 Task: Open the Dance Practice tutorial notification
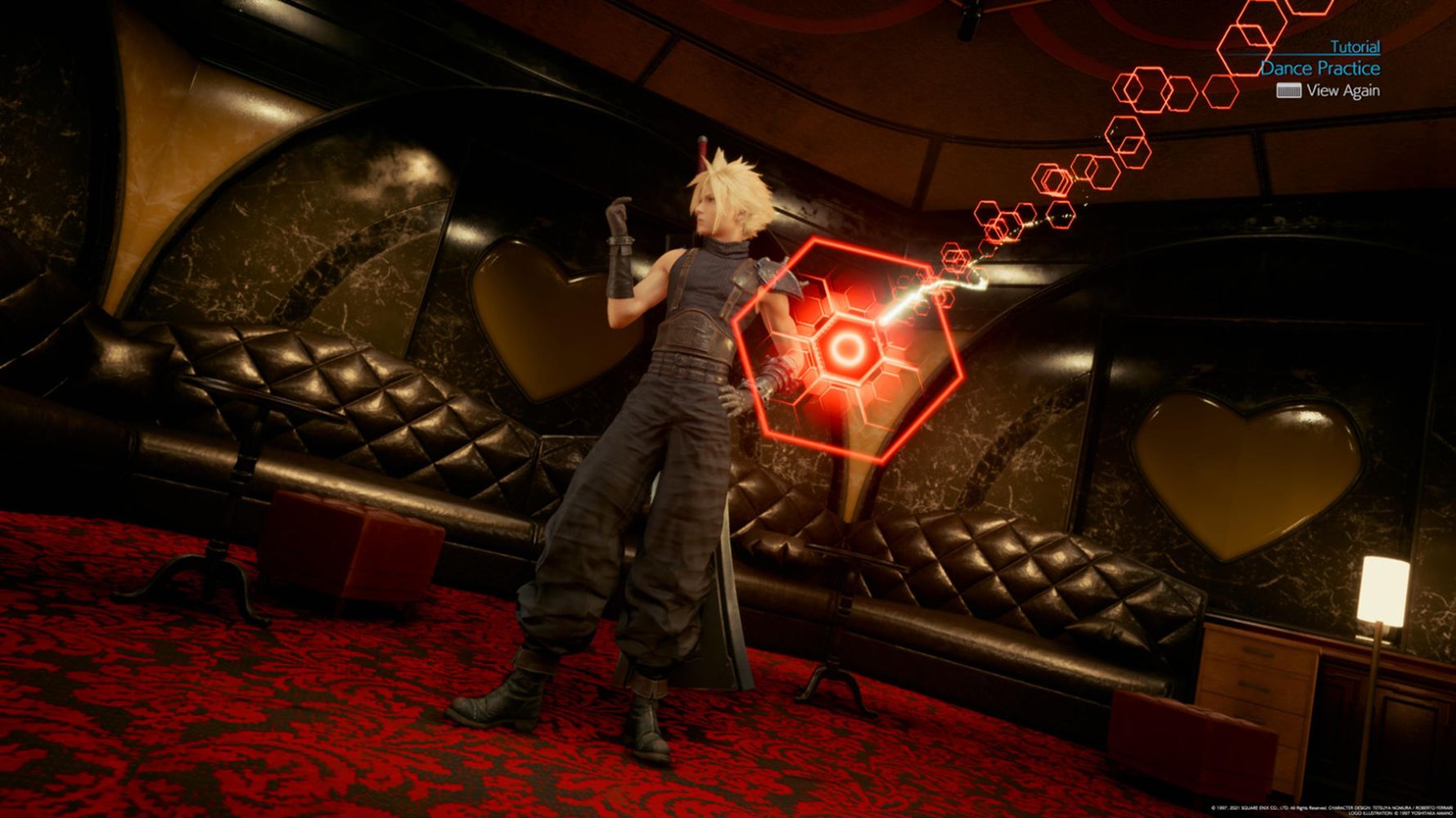click(x=1319, y=69)
